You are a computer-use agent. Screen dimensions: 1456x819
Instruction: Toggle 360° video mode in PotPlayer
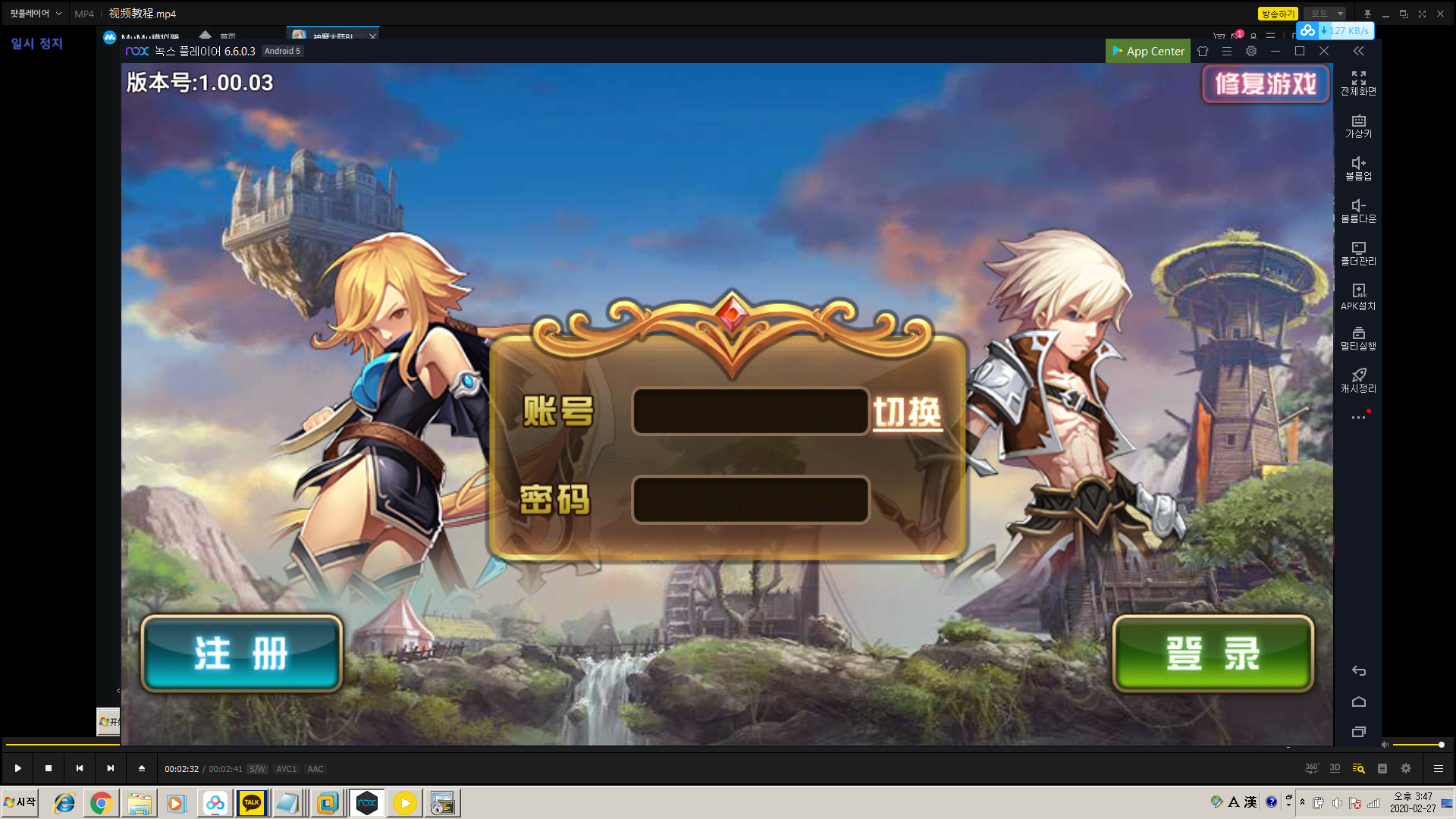point(1311,768)
